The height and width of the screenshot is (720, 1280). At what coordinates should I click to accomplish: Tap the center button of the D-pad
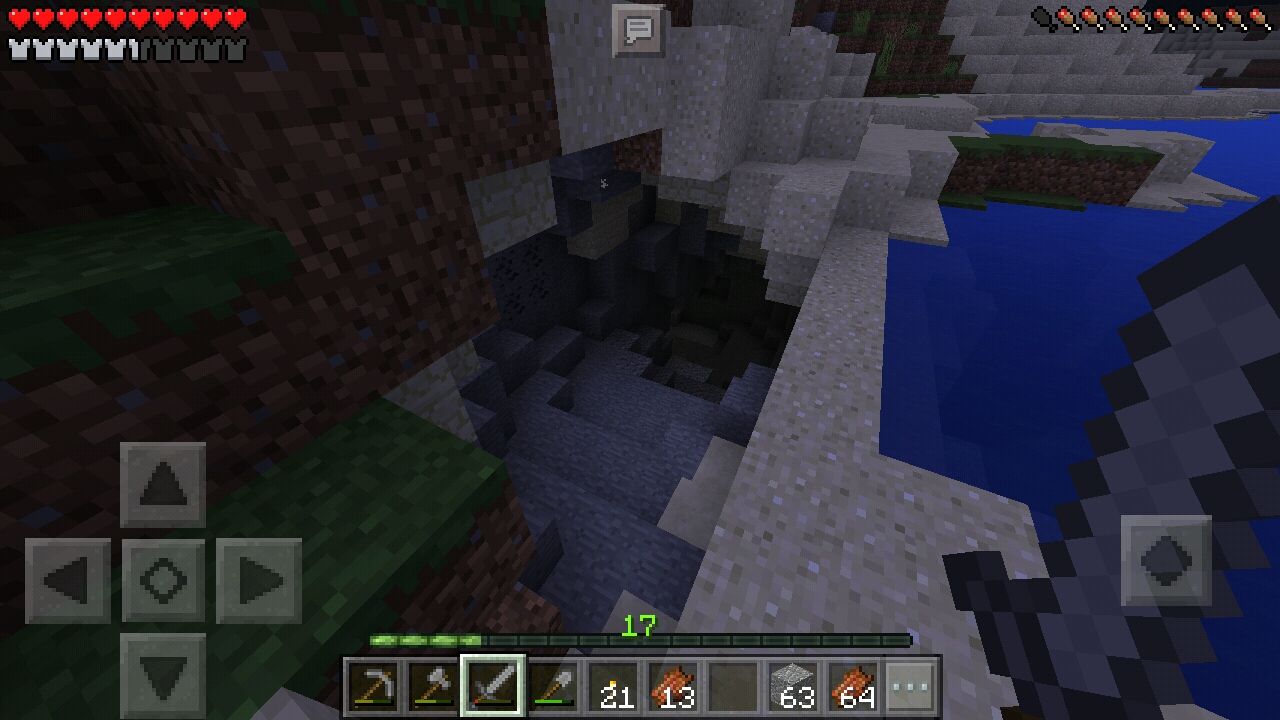point(163,578)
